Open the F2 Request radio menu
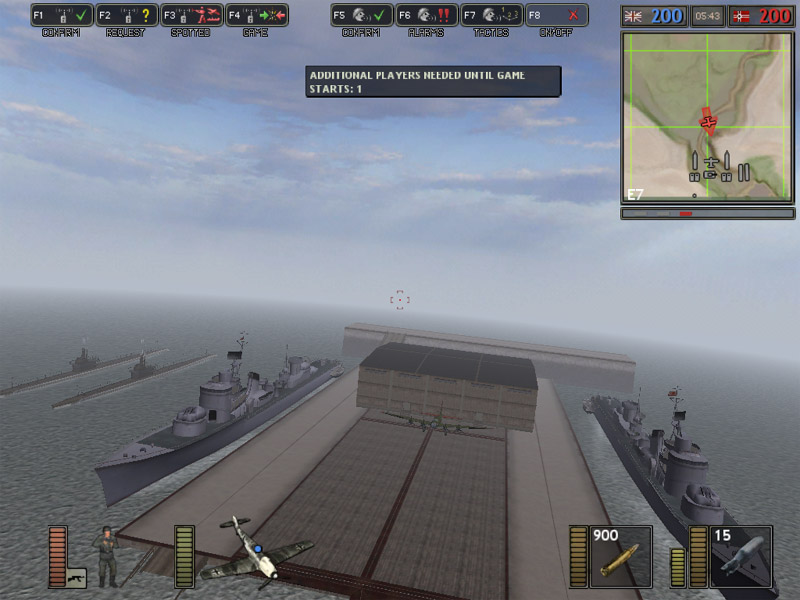The height and width of the screenshot is (600, 800). [x=126, y=16]
